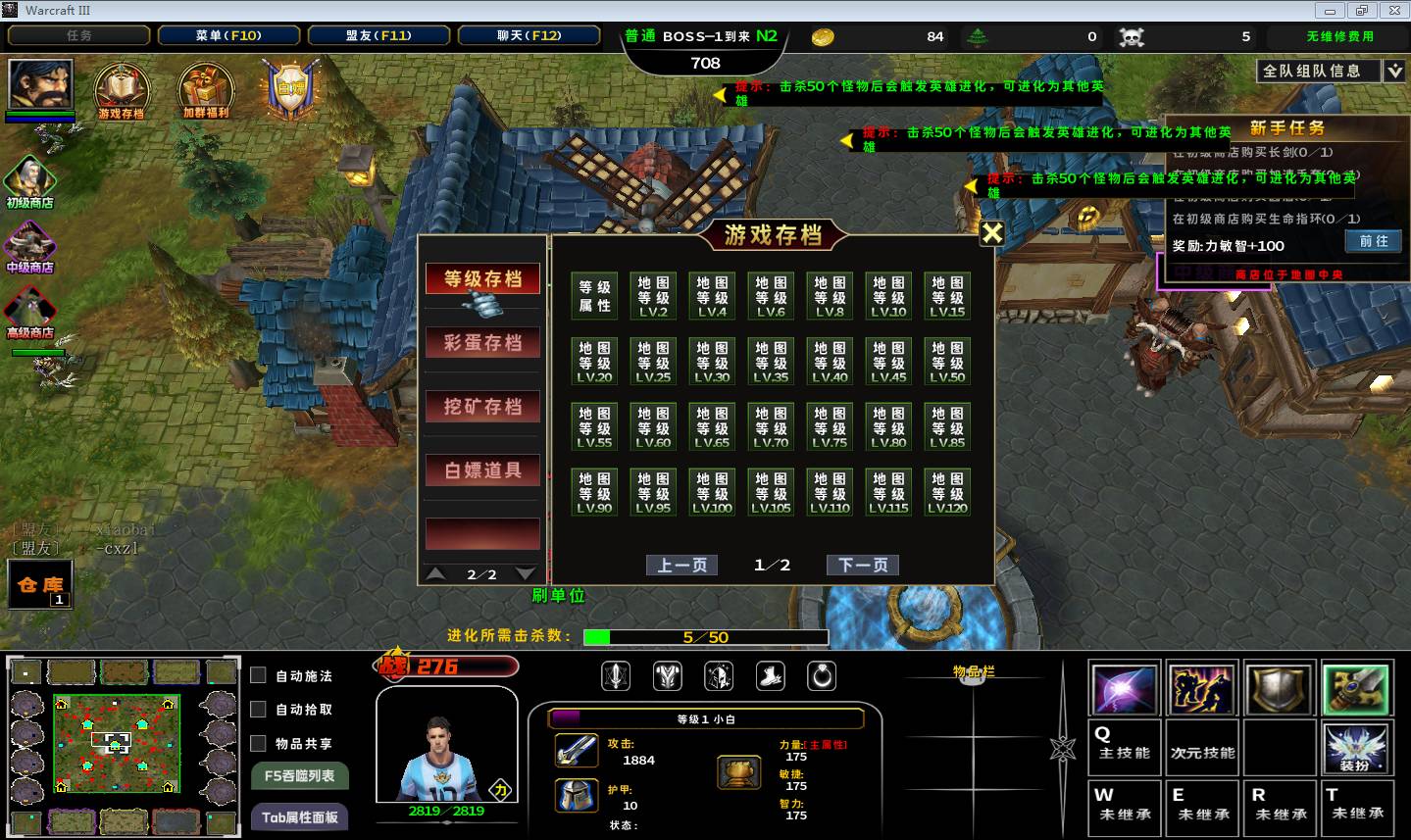Click 前往 in the newbie quest panel
The height and width of the screenshot is (840, 1411).
(1374, 241)
